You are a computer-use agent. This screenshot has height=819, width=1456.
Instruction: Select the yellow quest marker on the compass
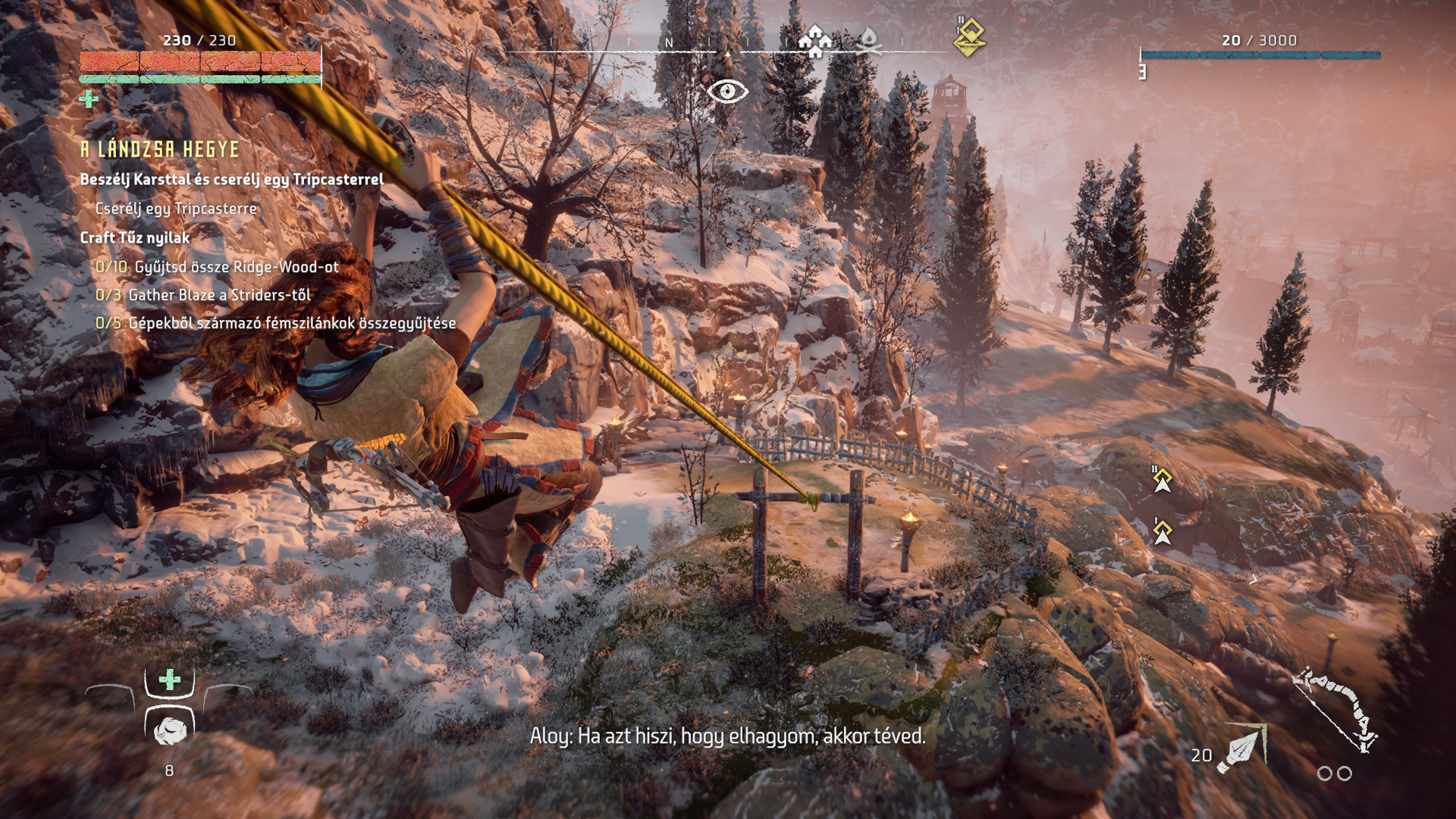[969, 37]
